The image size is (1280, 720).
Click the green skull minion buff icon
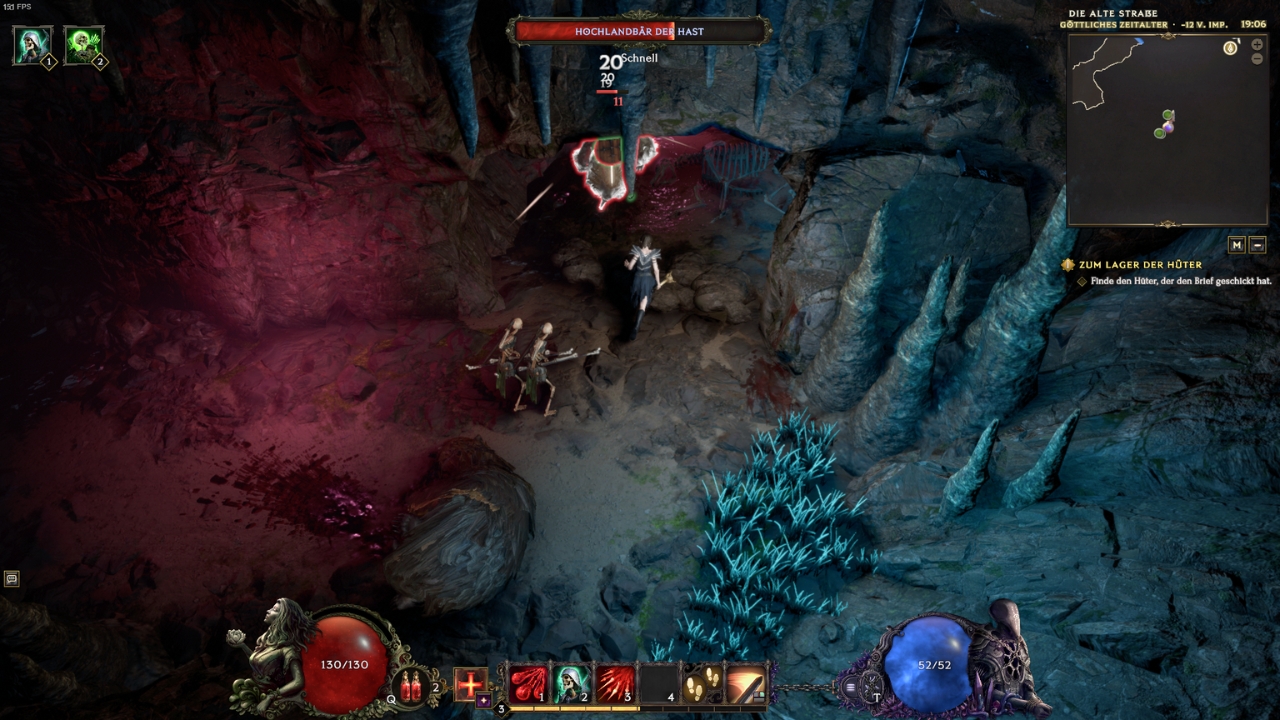[83, 45]
